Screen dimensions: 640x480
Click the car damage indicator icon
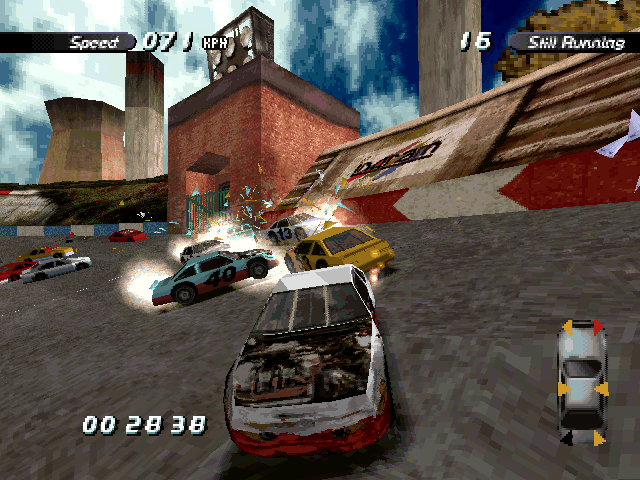pos(581,382)
